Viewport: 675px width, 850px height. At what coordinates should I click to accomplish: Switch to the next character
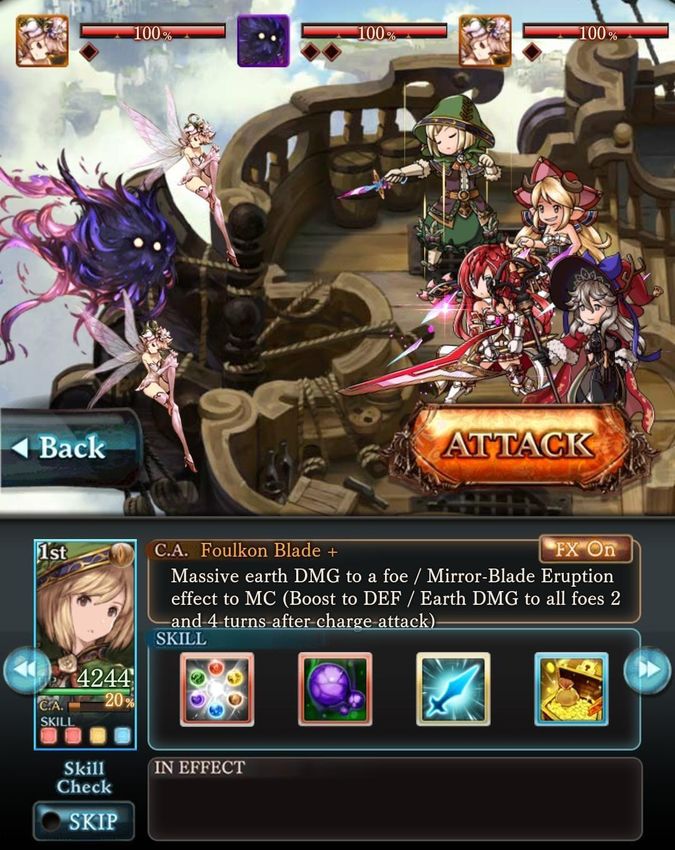tap(647, 671)
